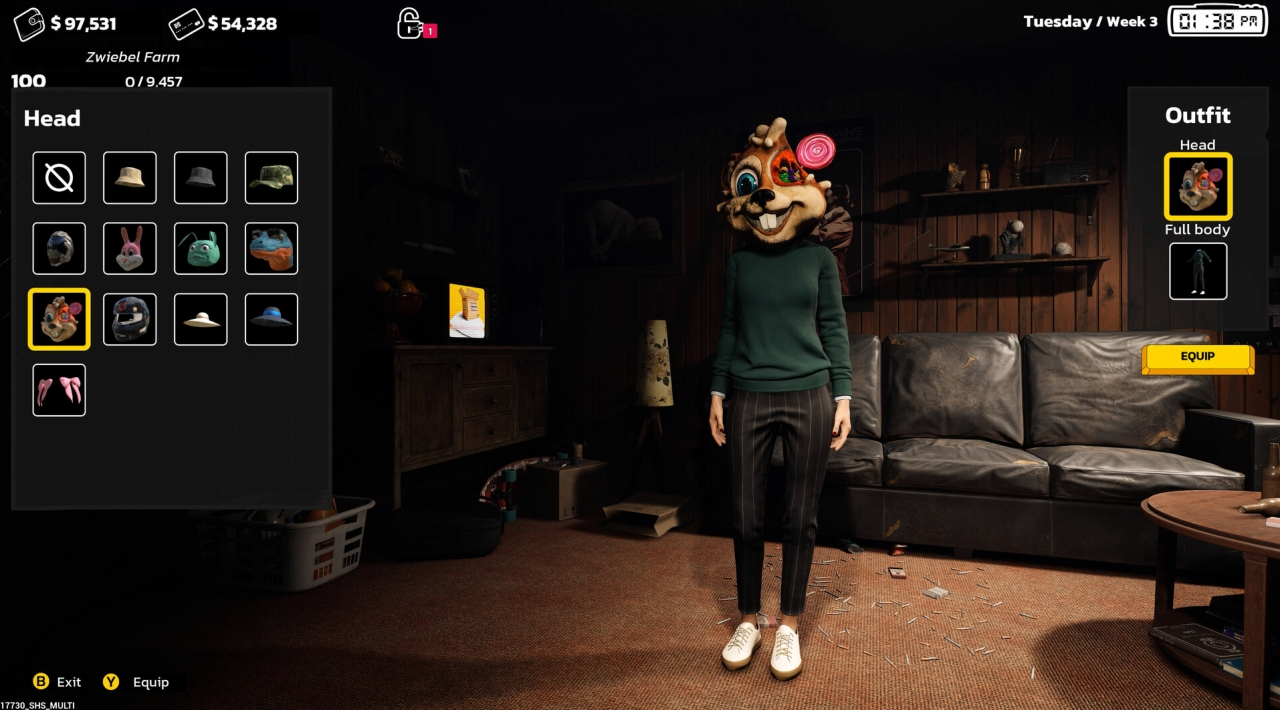
Task: Choose the dark racing helmet
Action: coord(130,319)
